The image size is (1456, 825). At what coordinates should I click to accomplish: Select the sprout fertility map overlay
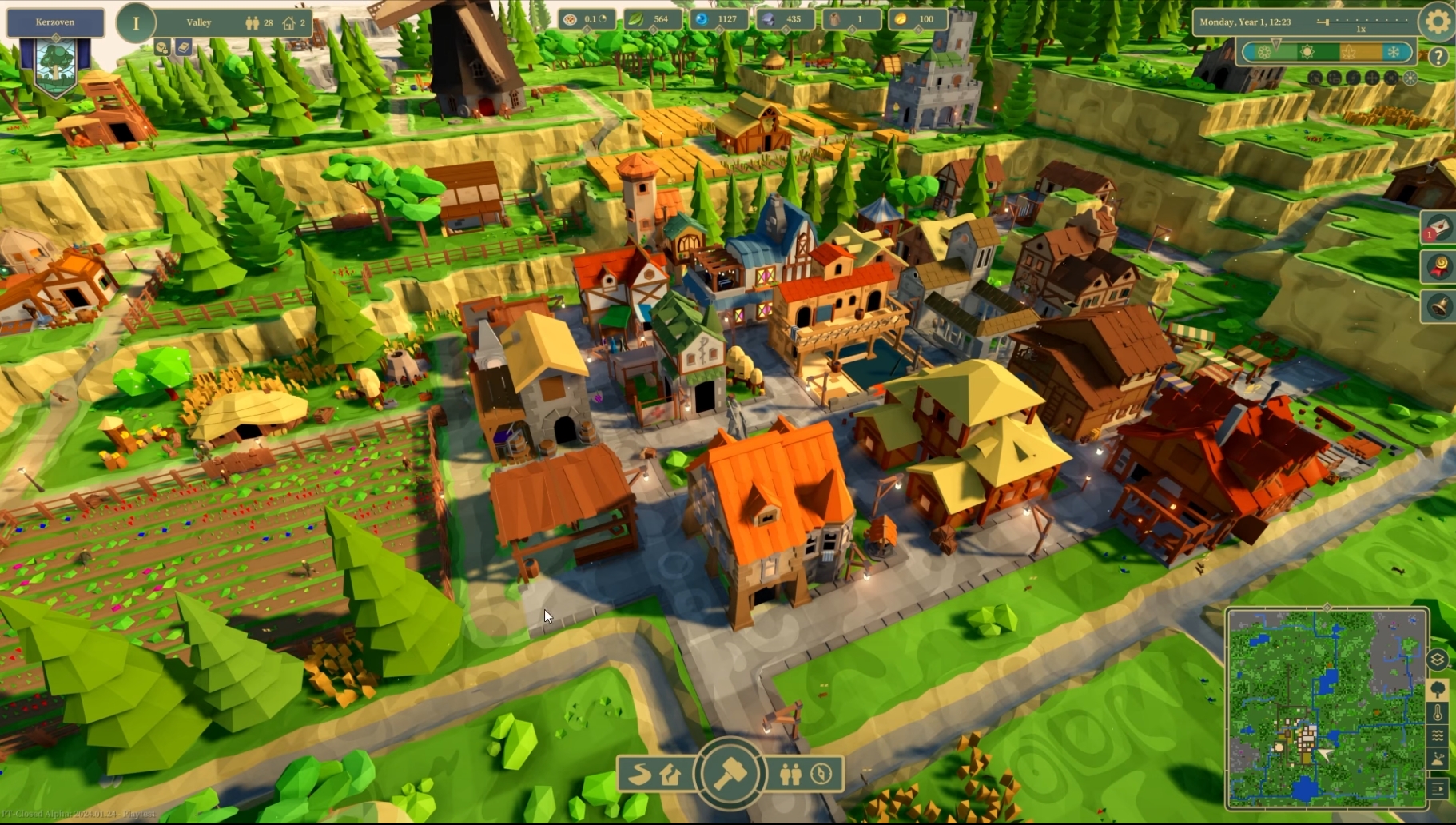pyautogui.click(x=1438, y=759)
